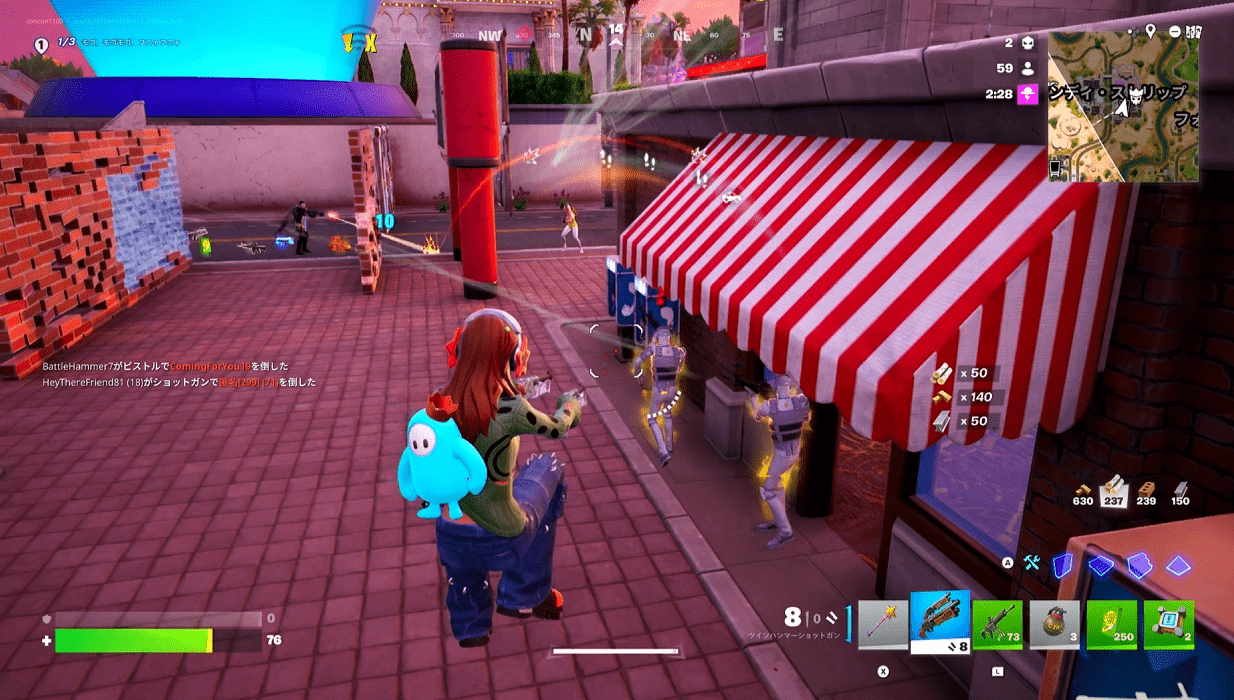Pick the roof build piece
Image resolution: width=1234 pixels, height=700 pixels.
coord(1177,566)
